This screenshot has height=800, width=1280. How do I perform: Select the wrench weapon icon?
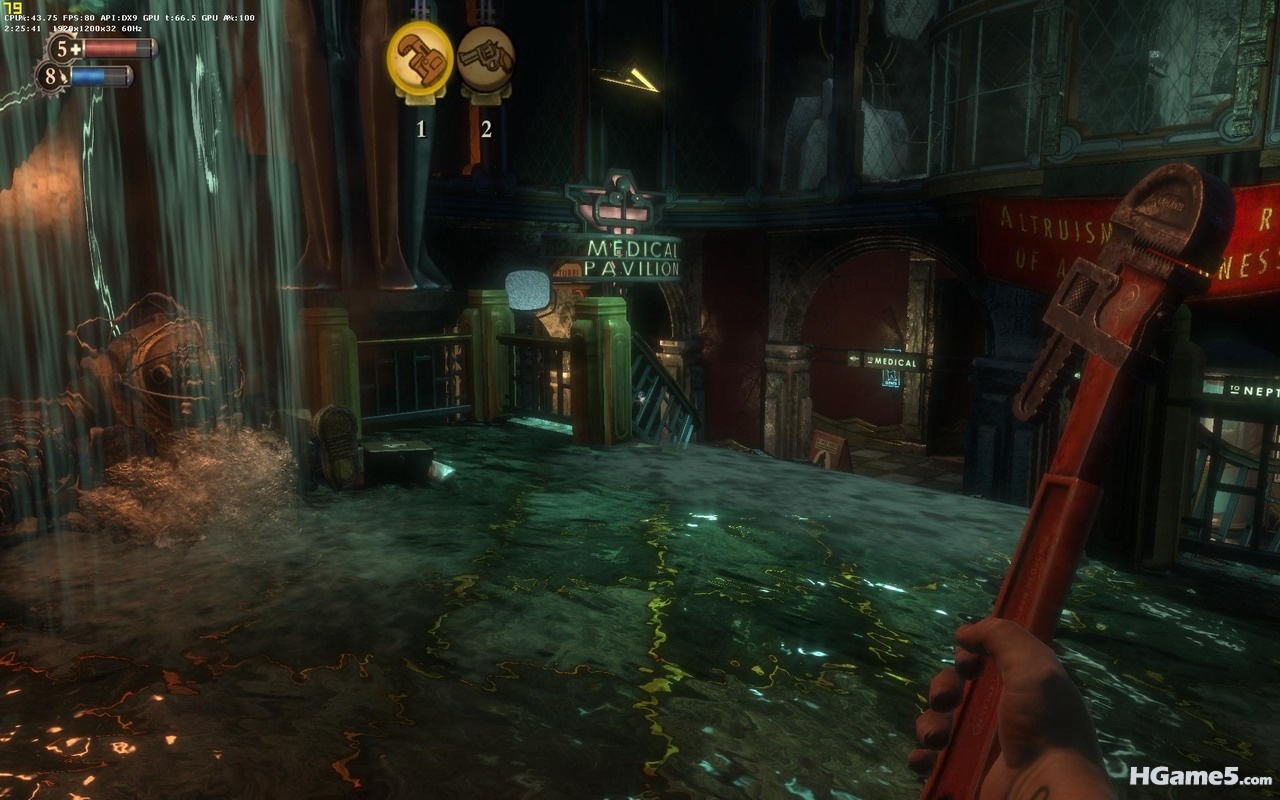pos(420,58)
